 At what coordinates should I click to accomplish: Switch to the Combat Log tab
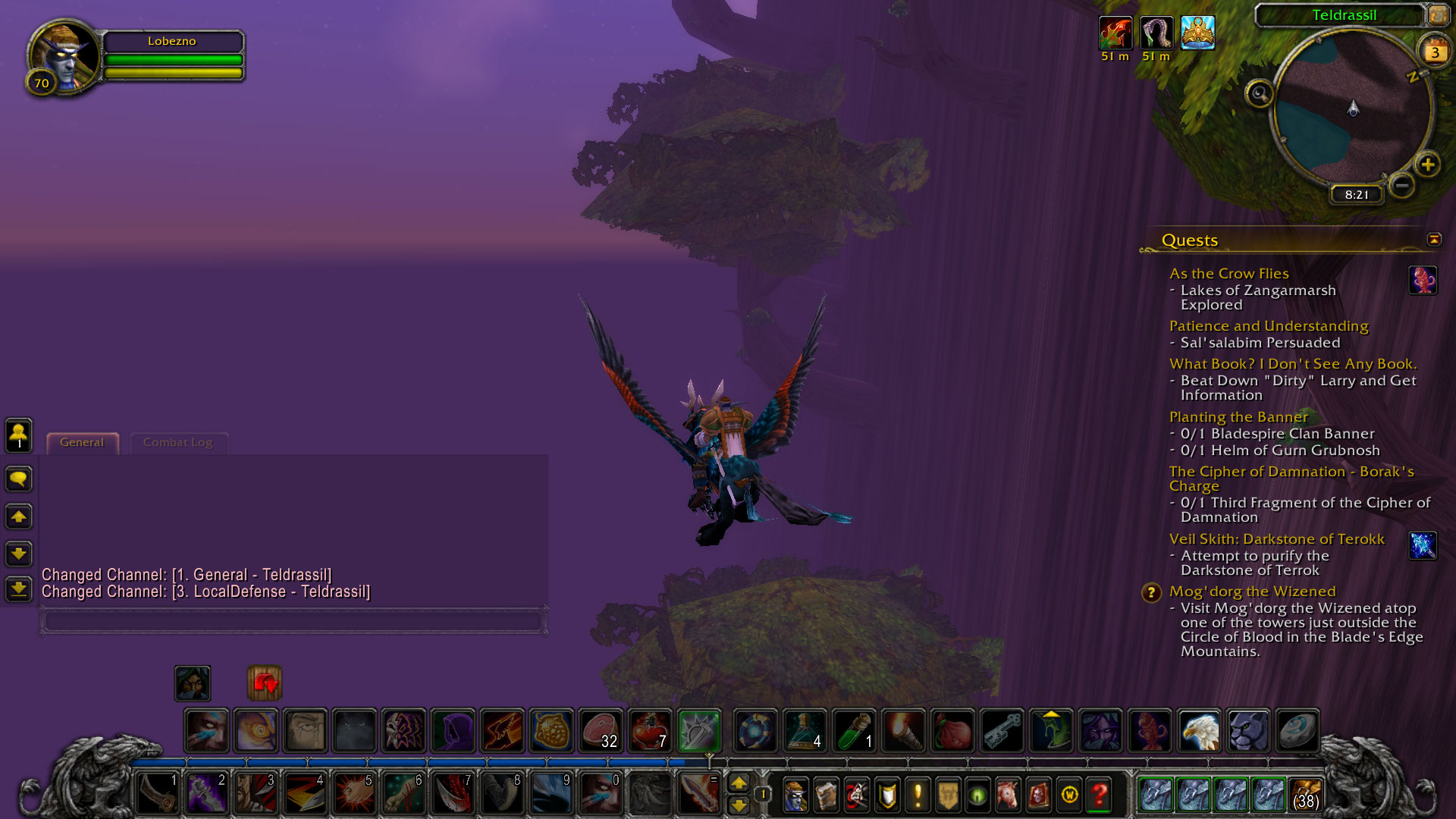coord(177,442)
